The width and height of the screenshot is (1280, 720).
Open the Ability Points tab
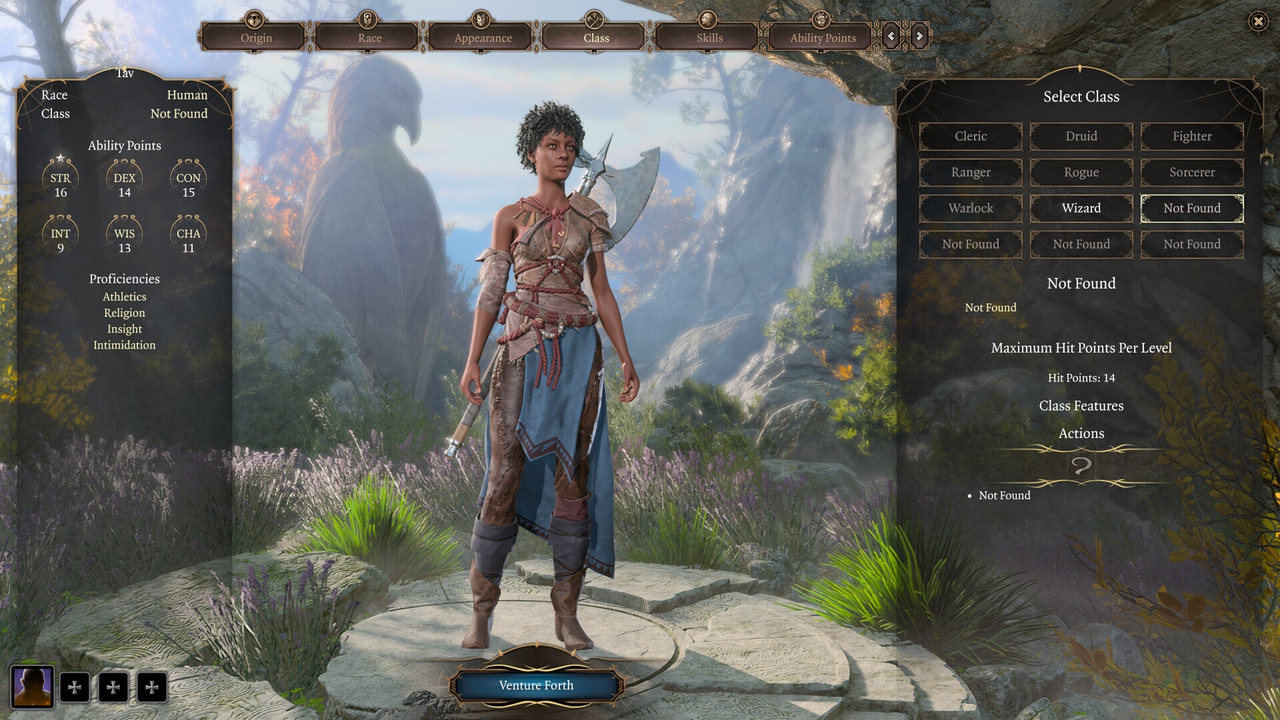(x=823, y=37)
